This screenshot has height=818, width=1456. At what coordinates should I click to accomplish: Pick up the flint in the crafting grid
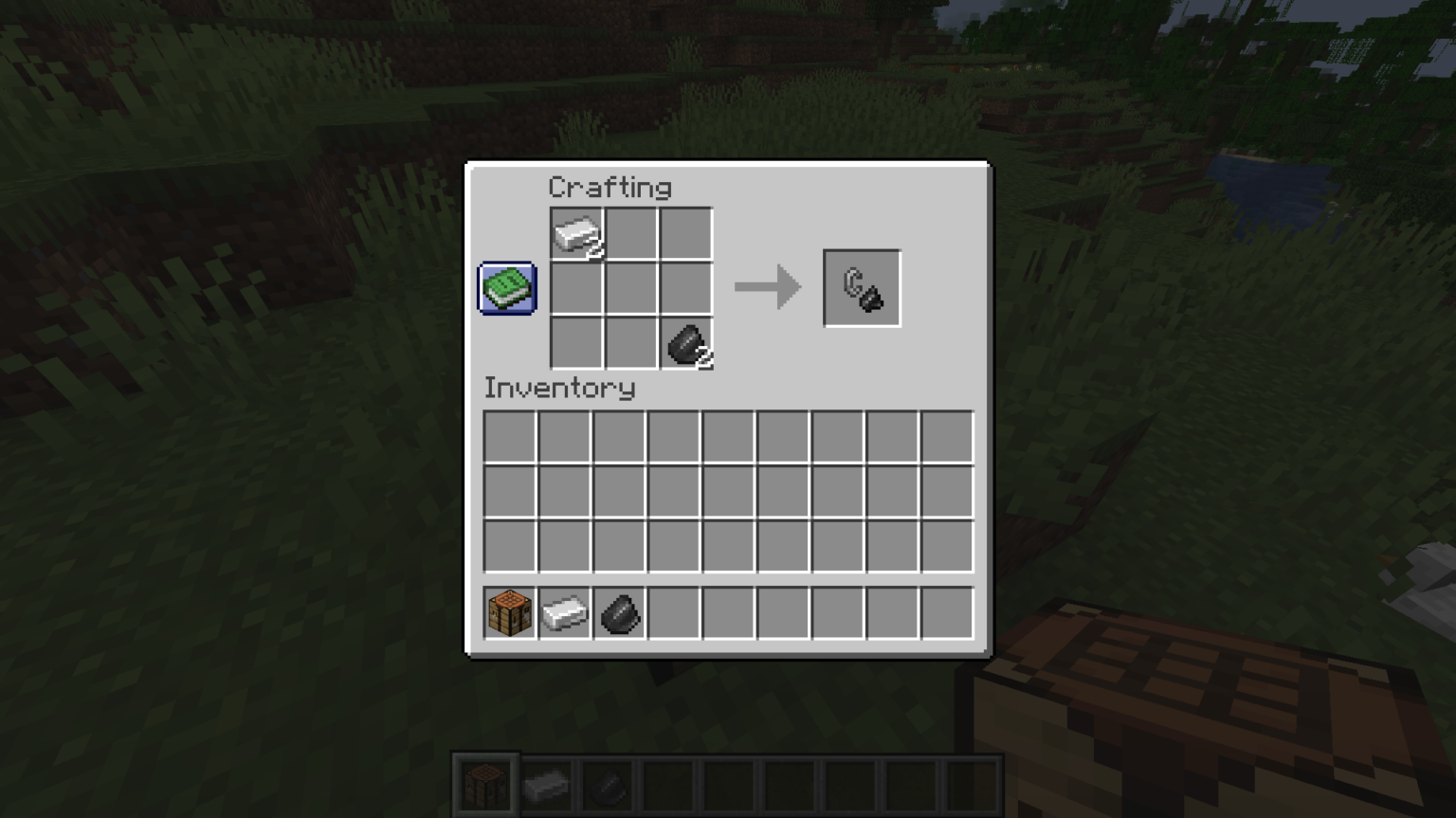[x=686, y=344]
